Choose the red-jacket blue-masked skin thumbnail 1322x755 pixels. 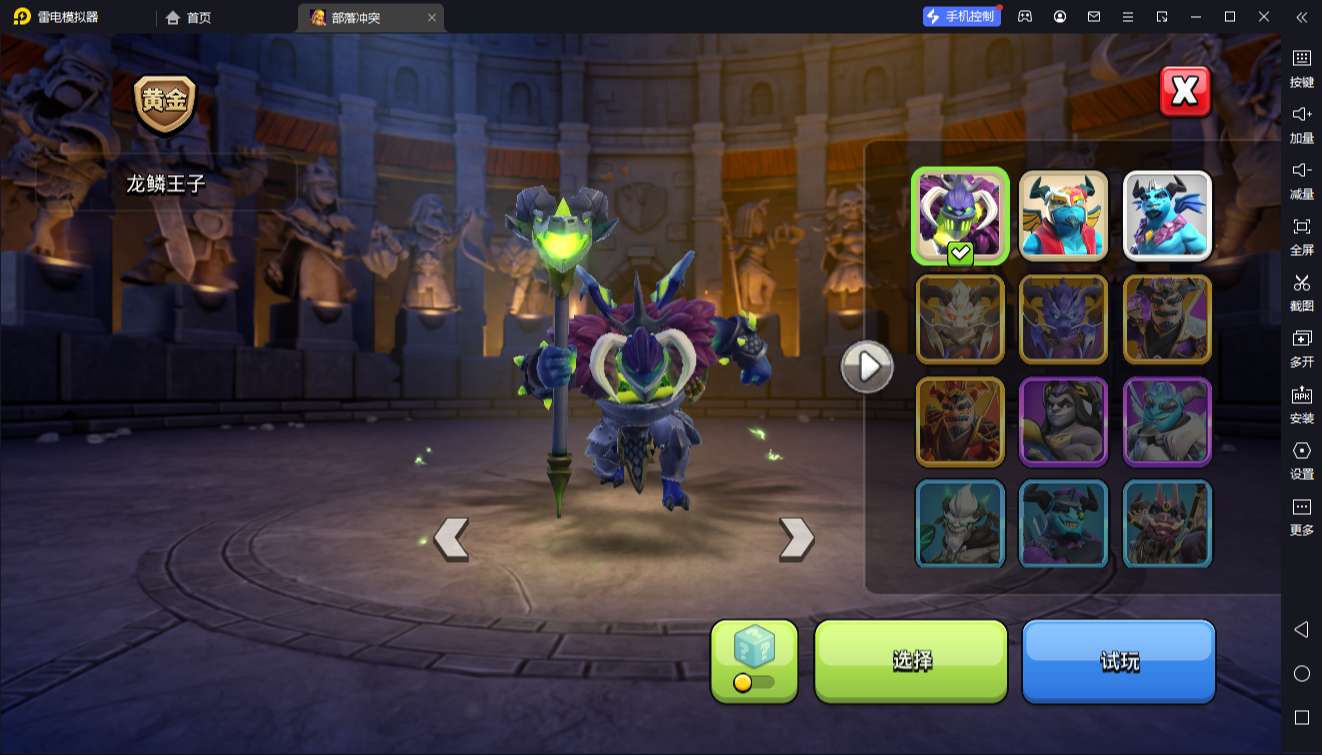[1063, 216]
